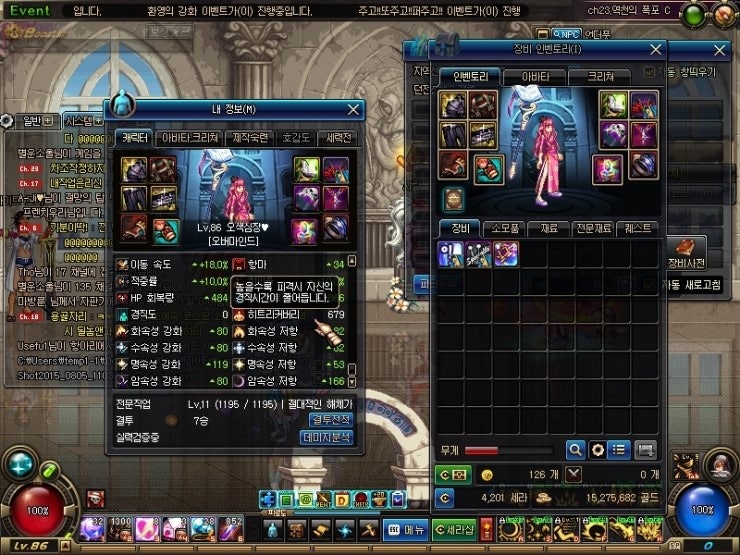Close the 내 정보 character info window
The height and width of the screenshot is (555, 740).
click(x=353, y=110)
